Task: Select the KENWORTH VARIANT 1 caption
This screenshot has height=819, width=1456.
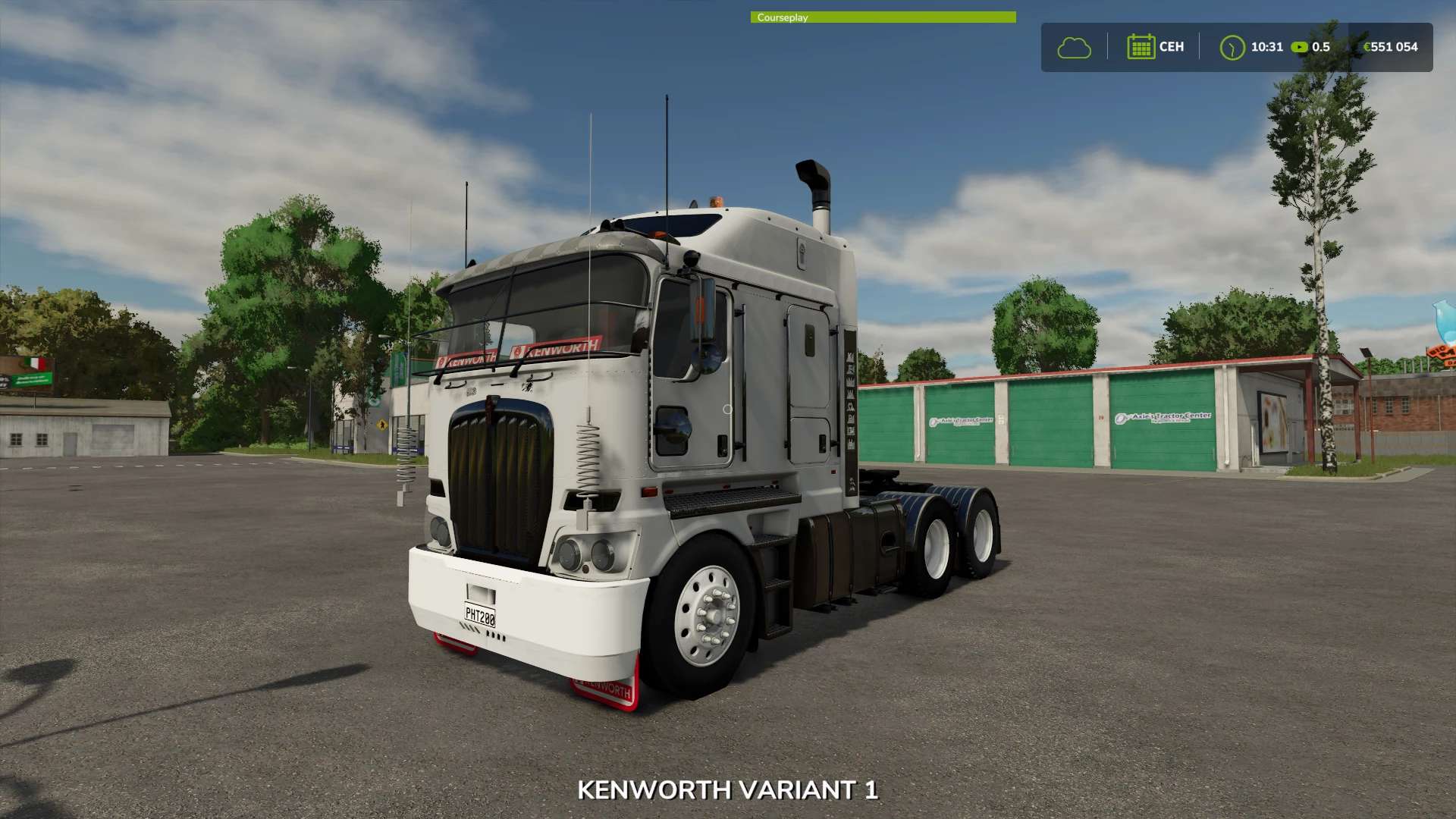Action: pyautogui.click(x=727, y=790)
